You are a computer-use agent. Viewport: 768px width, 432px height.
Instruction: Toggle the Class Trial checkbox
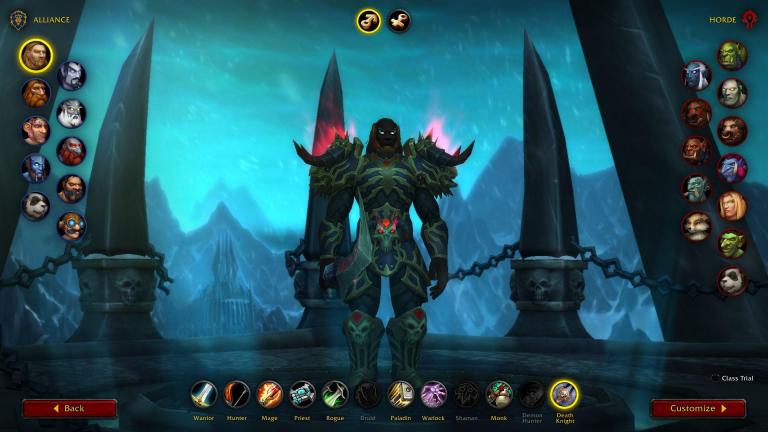(715, 378)
